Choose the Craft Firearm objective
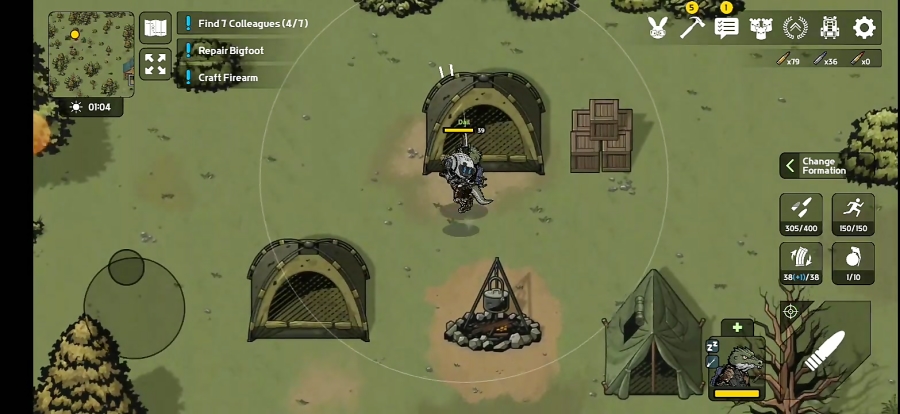Image resolution: width=900 pixels, height=414 pixels. pyautogui.click(x=227, y=77)
